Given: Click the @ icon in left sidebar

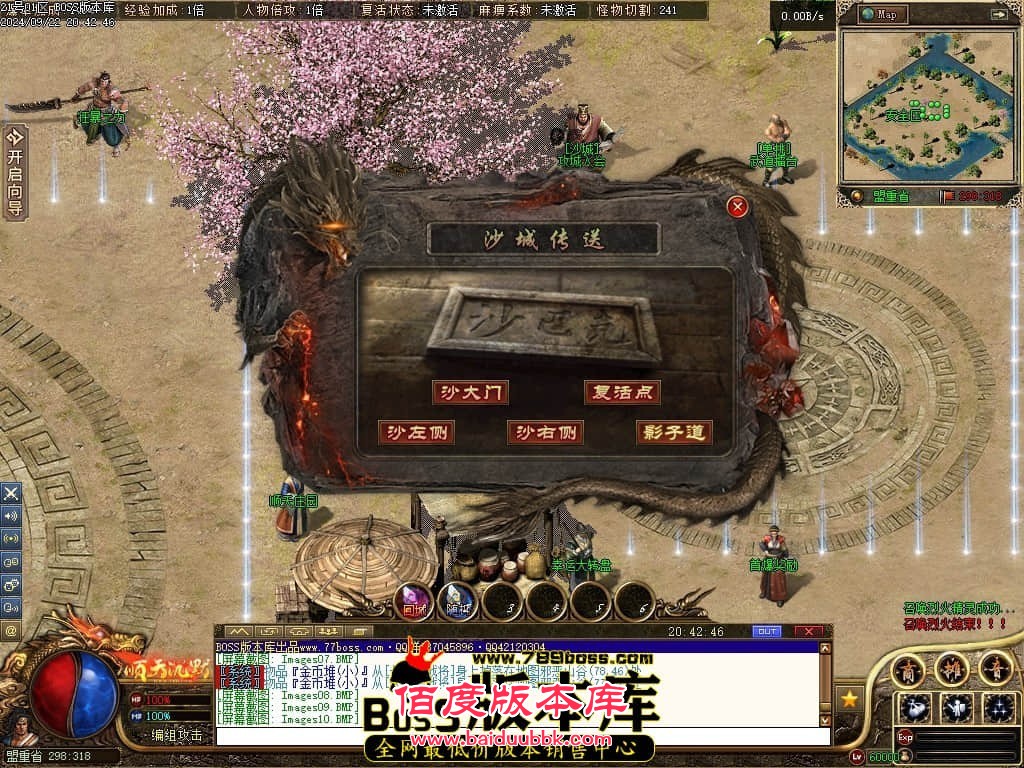Looking at the screenshot, I should click(x=11, y=631).
